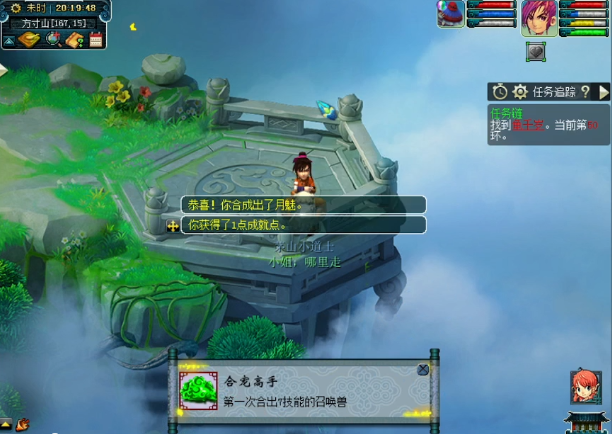612x434 pixels.
Task: Close the achievement scroll notification
Action: point(422,369)
